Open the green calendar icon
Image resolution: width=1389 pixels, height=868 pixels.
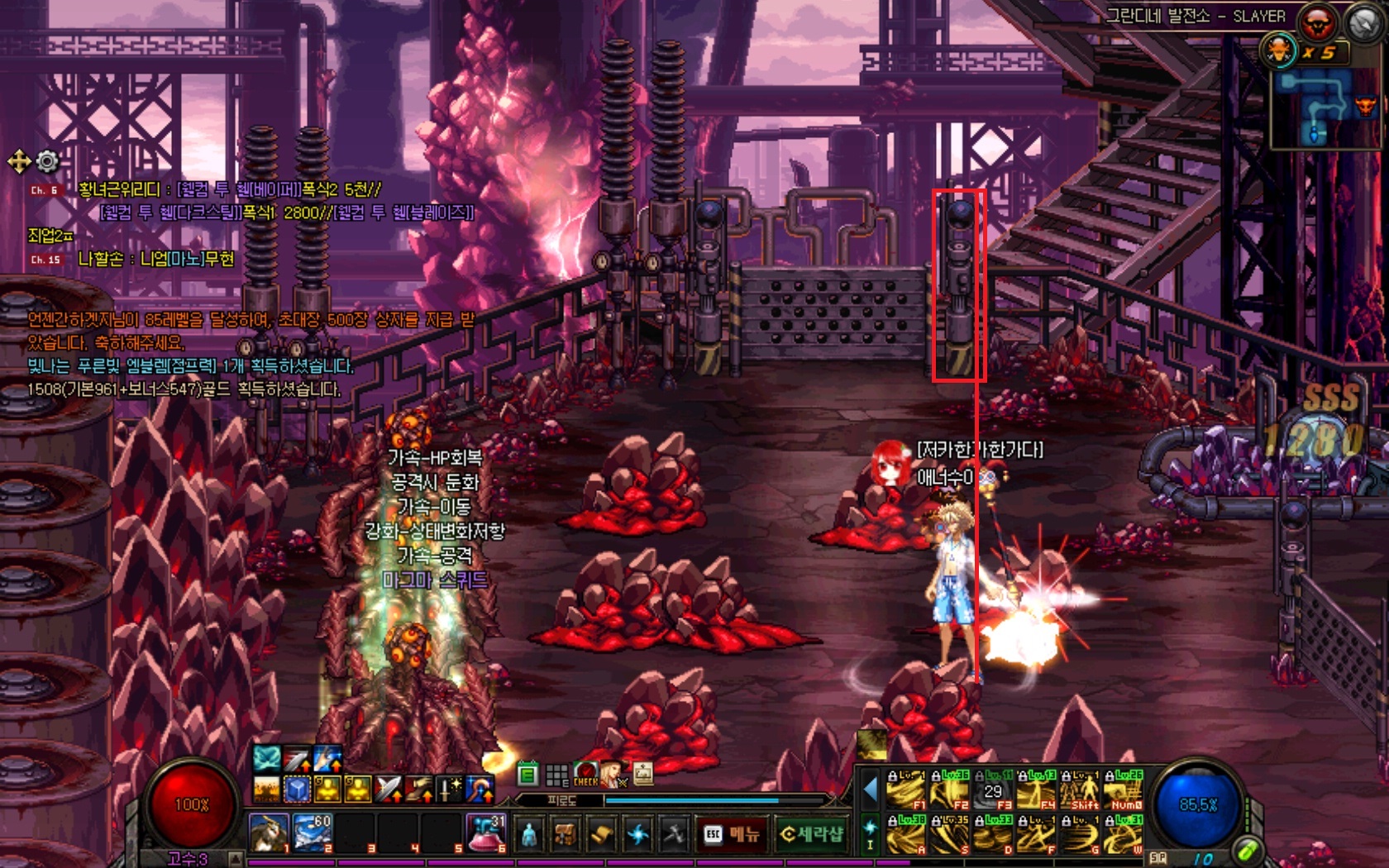click(527, 775)
